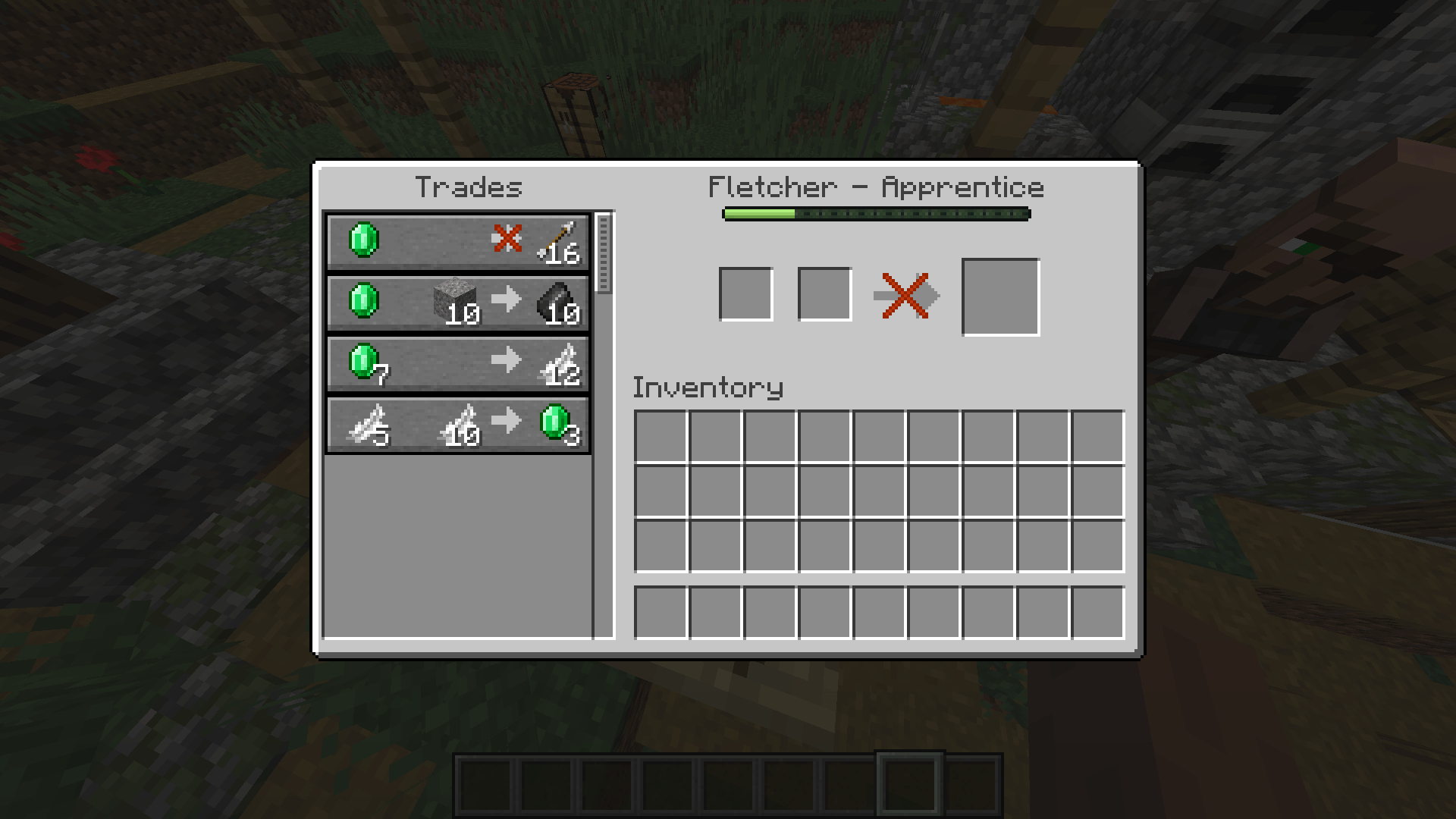This screenshot has width=1456, height=819.
Task: Click the Trades header
Action: pyautogui.click(x=469, y=187)
